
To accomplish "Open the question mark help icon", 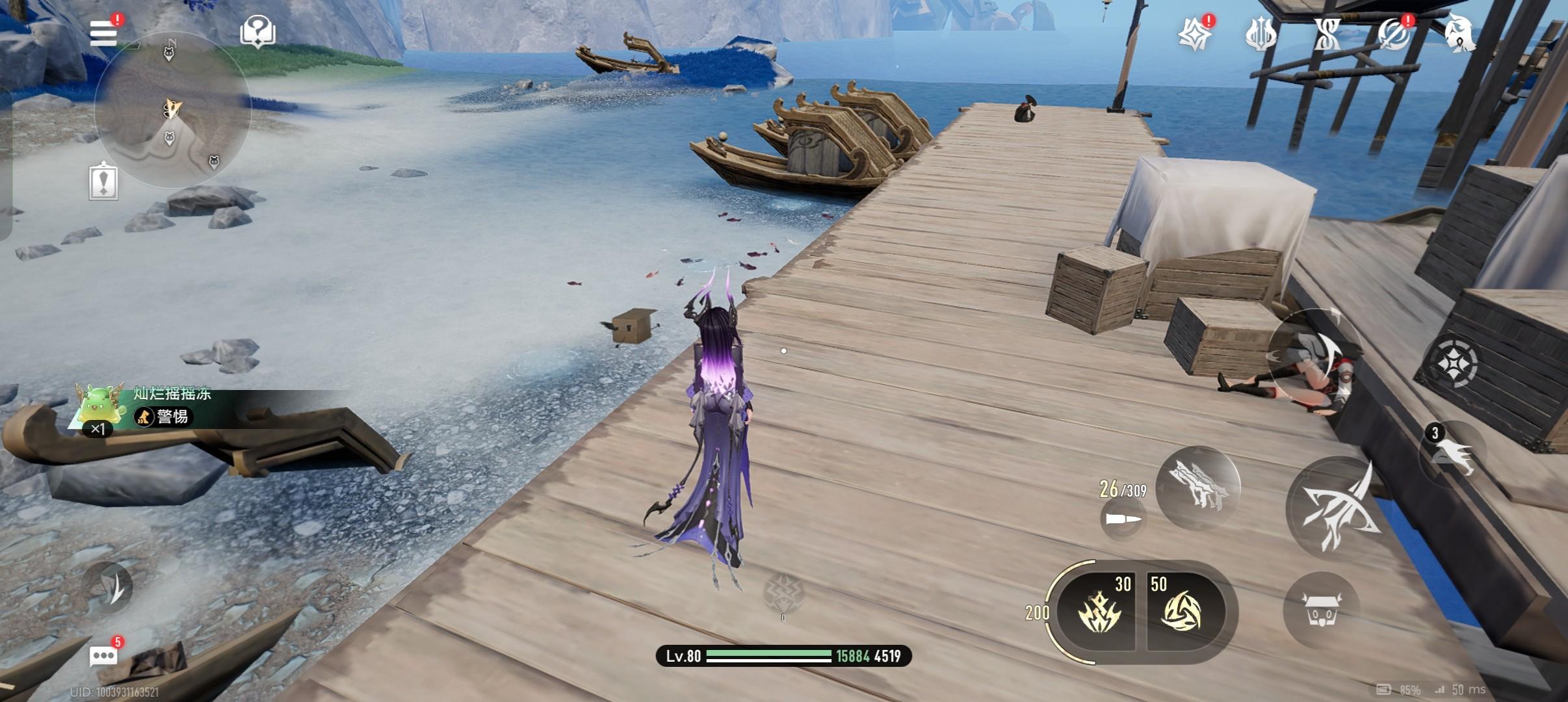I will [257, 32].
